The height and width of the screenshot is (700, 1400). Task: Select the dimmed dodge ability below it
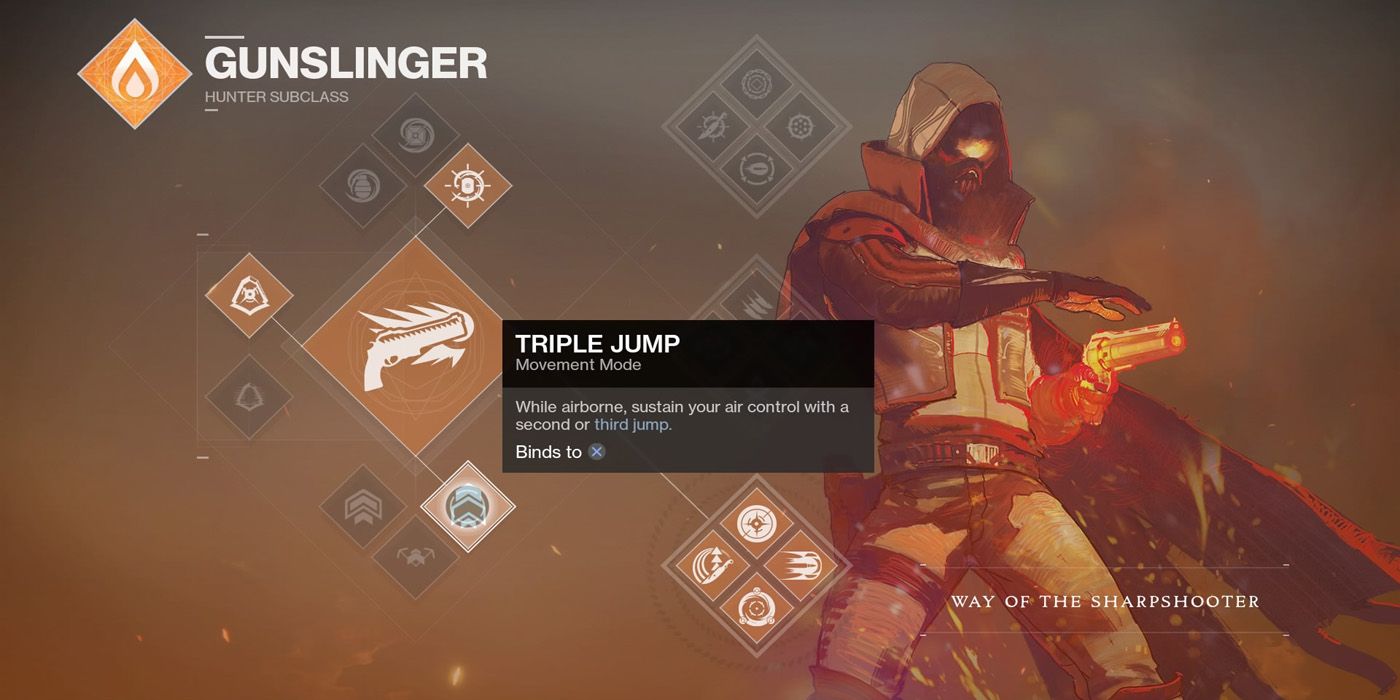[249, 396]
